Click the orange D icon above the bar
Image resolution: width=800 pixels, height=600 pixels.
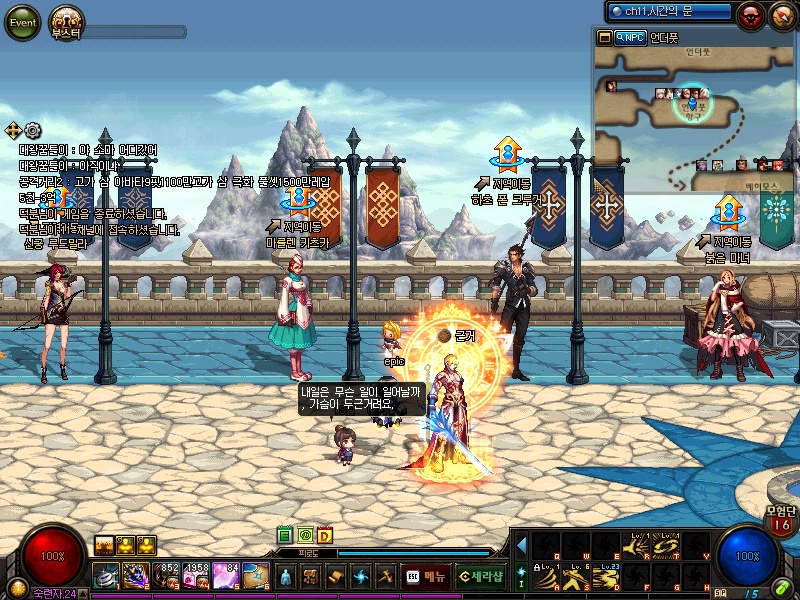pos(324,535)
